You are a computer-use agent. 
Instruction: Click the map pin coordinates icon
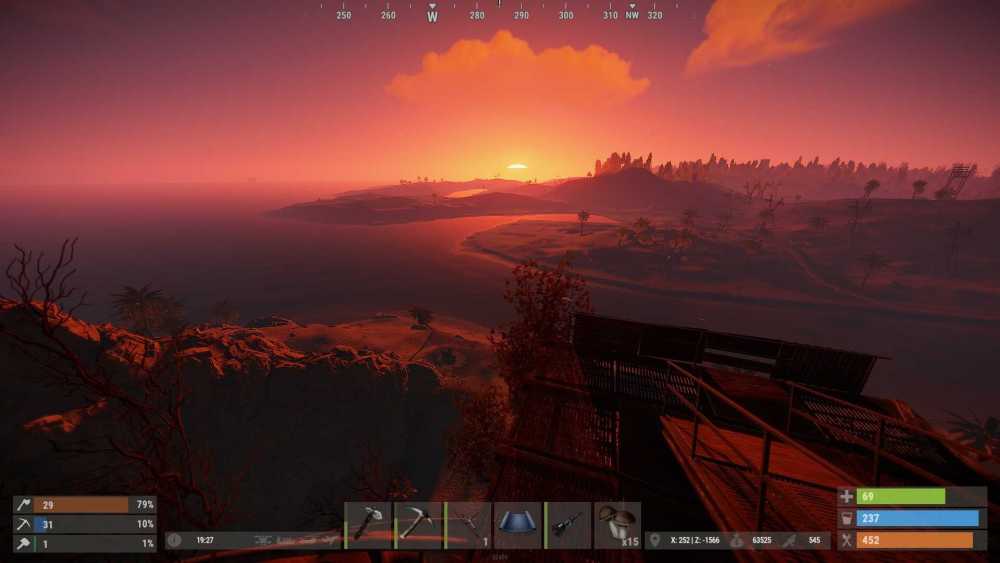655,540
